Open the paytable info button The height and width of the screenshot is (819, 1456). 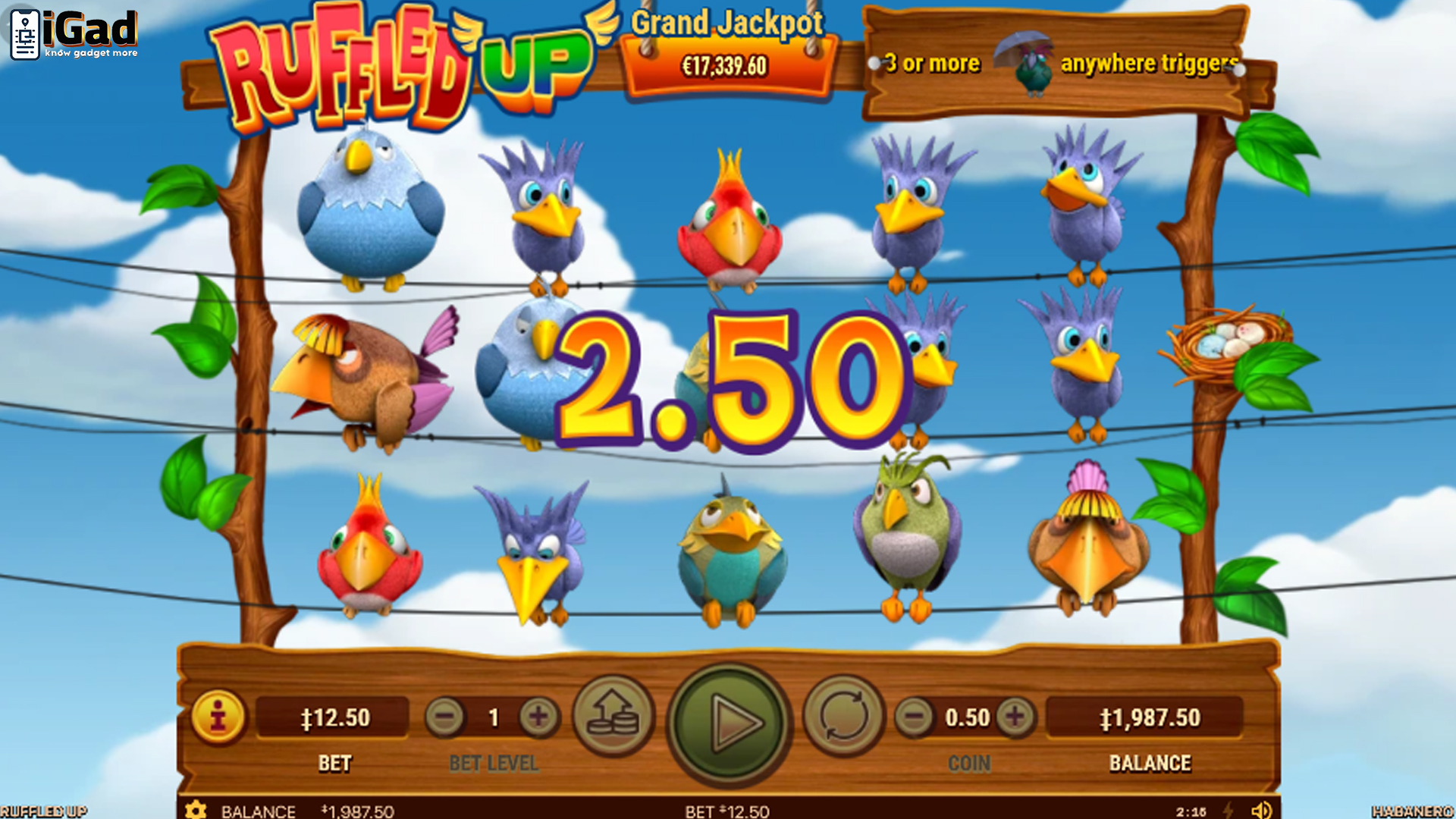click(218, 717)
